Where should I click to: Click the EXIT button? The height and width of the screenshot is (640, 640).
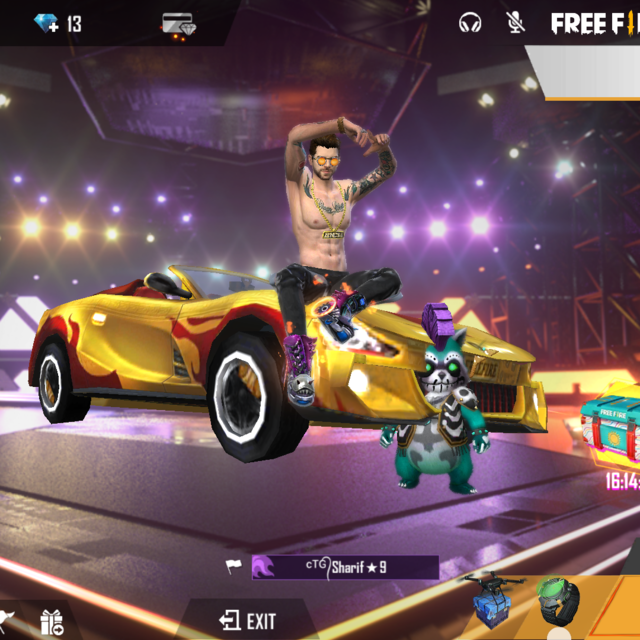(x=248, y=620)
